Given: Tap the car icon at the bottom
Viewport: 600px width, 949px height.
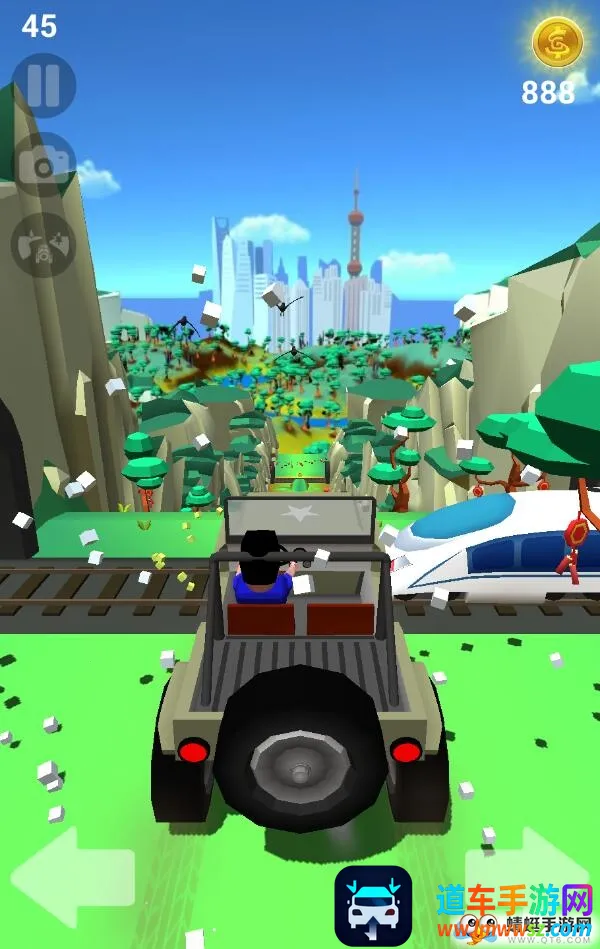Looking at the screenshot, I should point(373,905).
